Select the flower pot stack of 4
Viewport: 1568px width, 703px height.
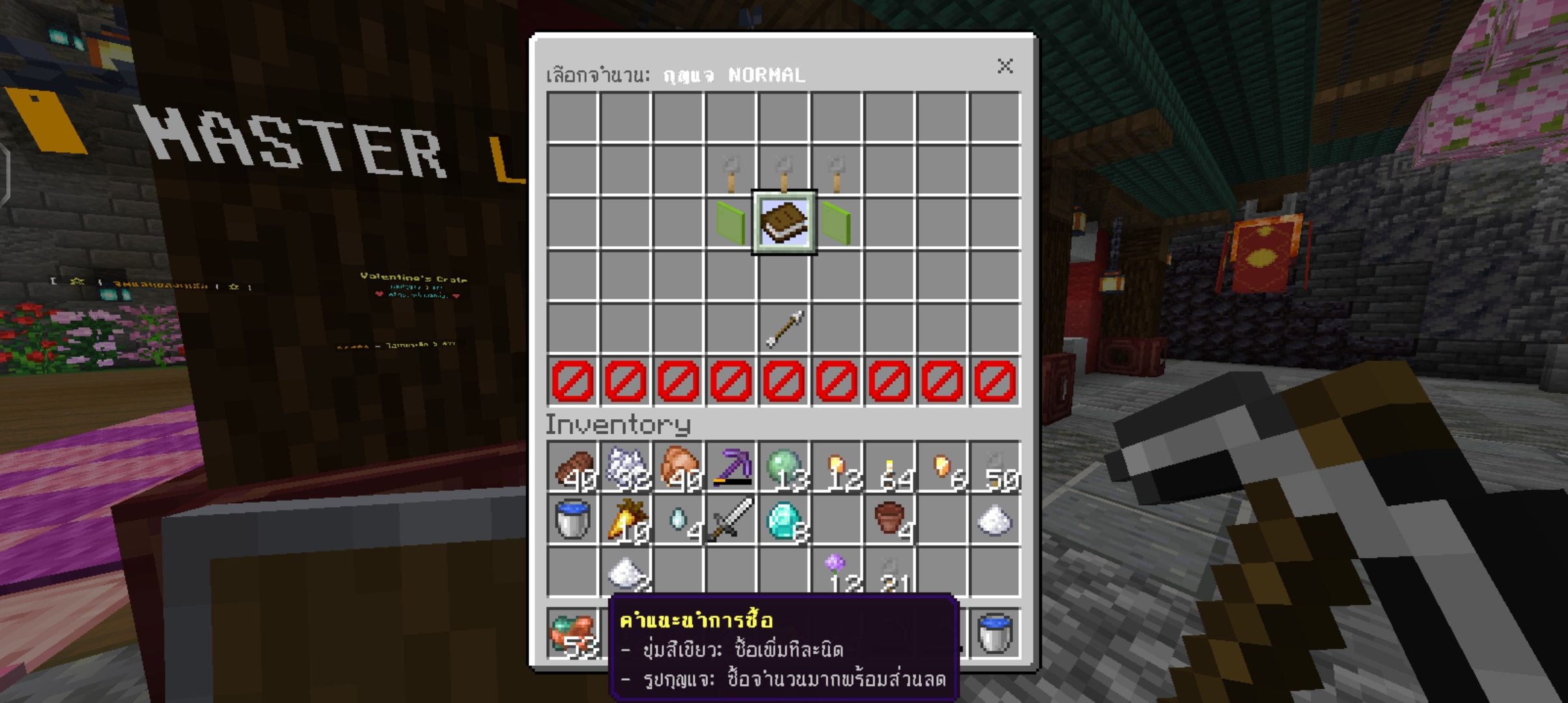pos(889,519)
